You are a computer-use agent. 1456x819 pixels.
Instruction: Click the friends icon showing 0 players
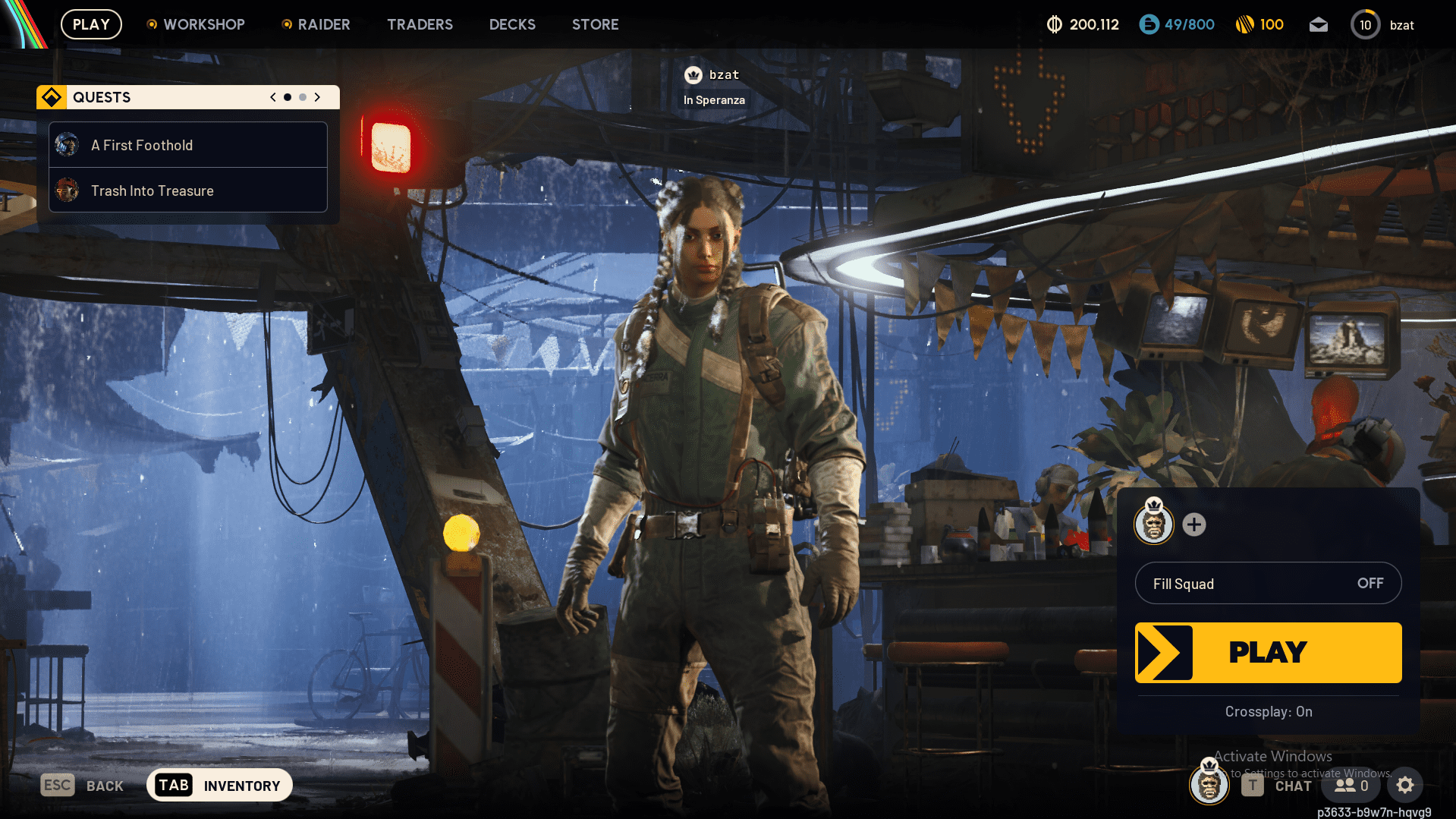[x=1350, y=785]
